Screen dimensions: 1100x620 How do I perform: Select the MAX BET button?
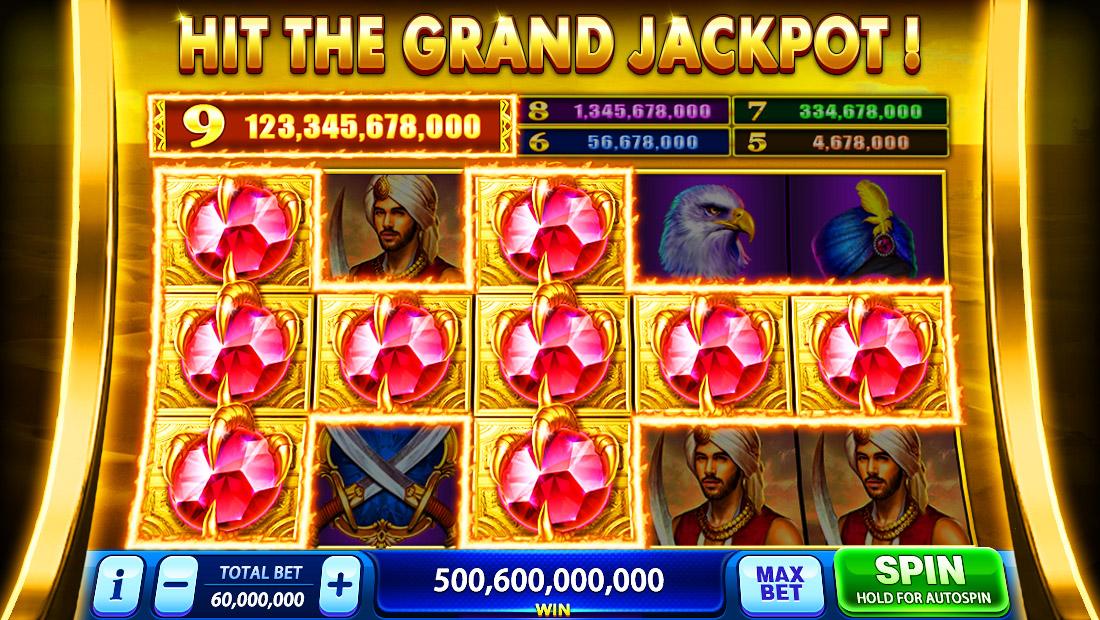pyautogui.click(x=780, y=583)
